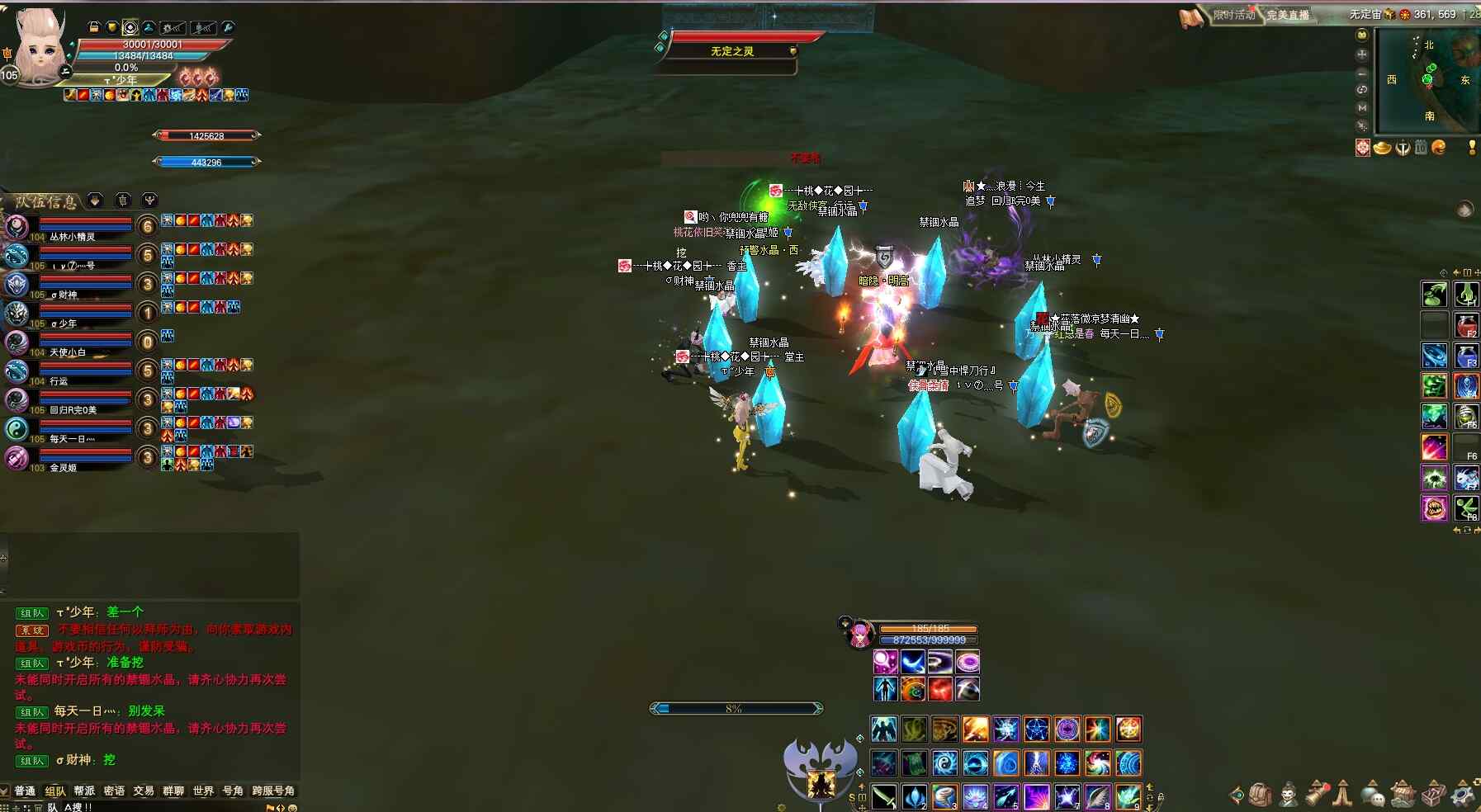The image size is (1481, 812).
Task: Open the gold ingot shop icon
Action: [x=1382, y=148]
